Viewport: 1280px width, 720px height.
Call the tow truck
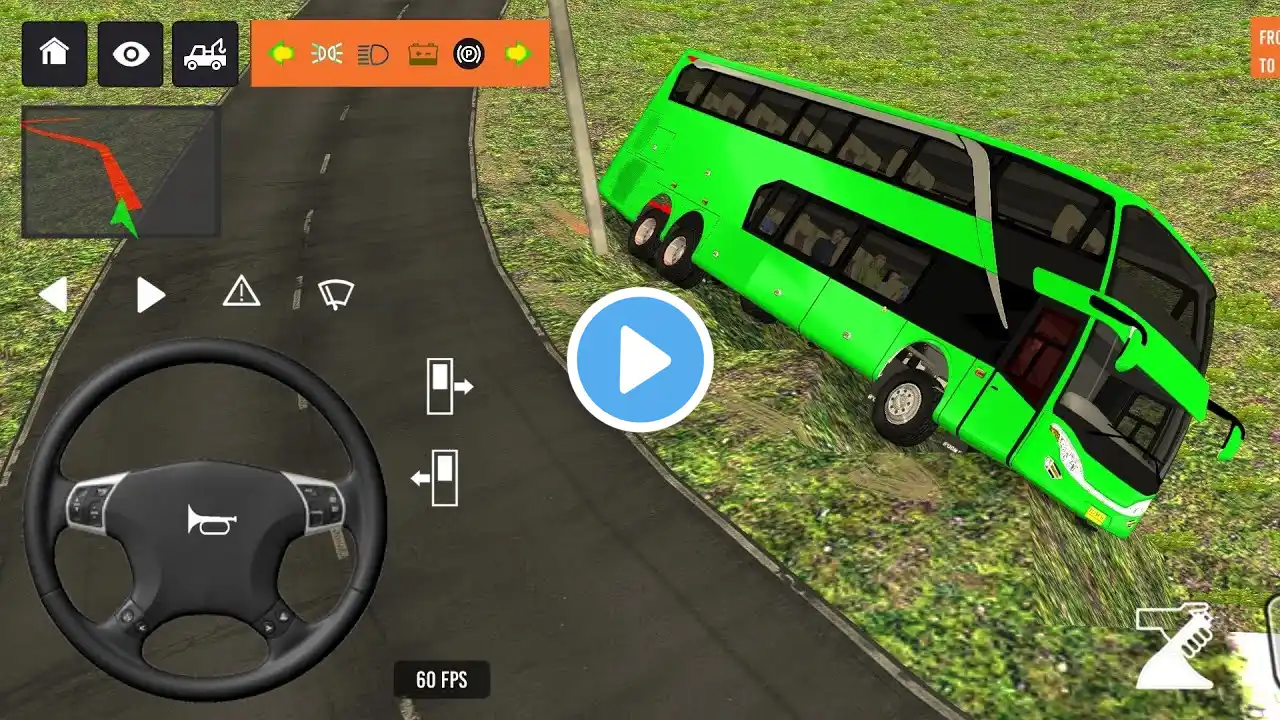click(x=205, y=53)
